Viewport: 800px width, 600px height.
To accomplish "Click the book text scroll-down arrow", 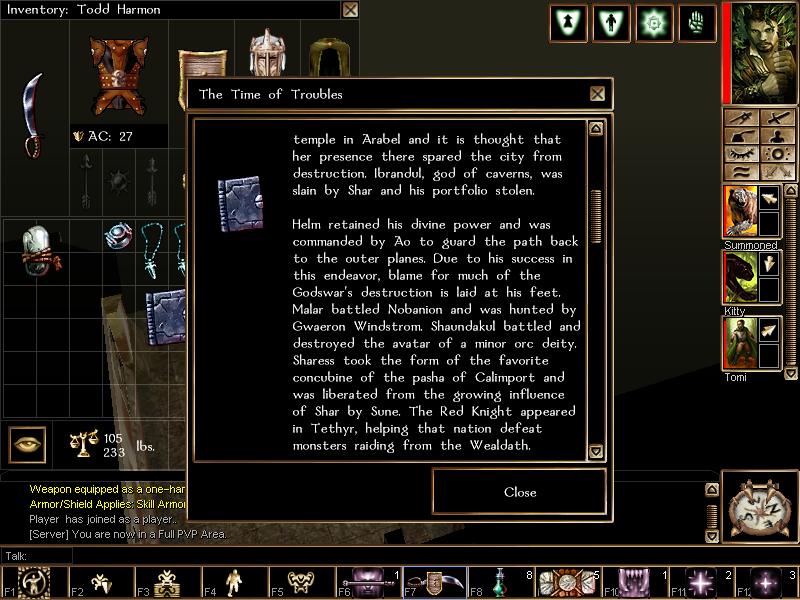I will 597,452.
